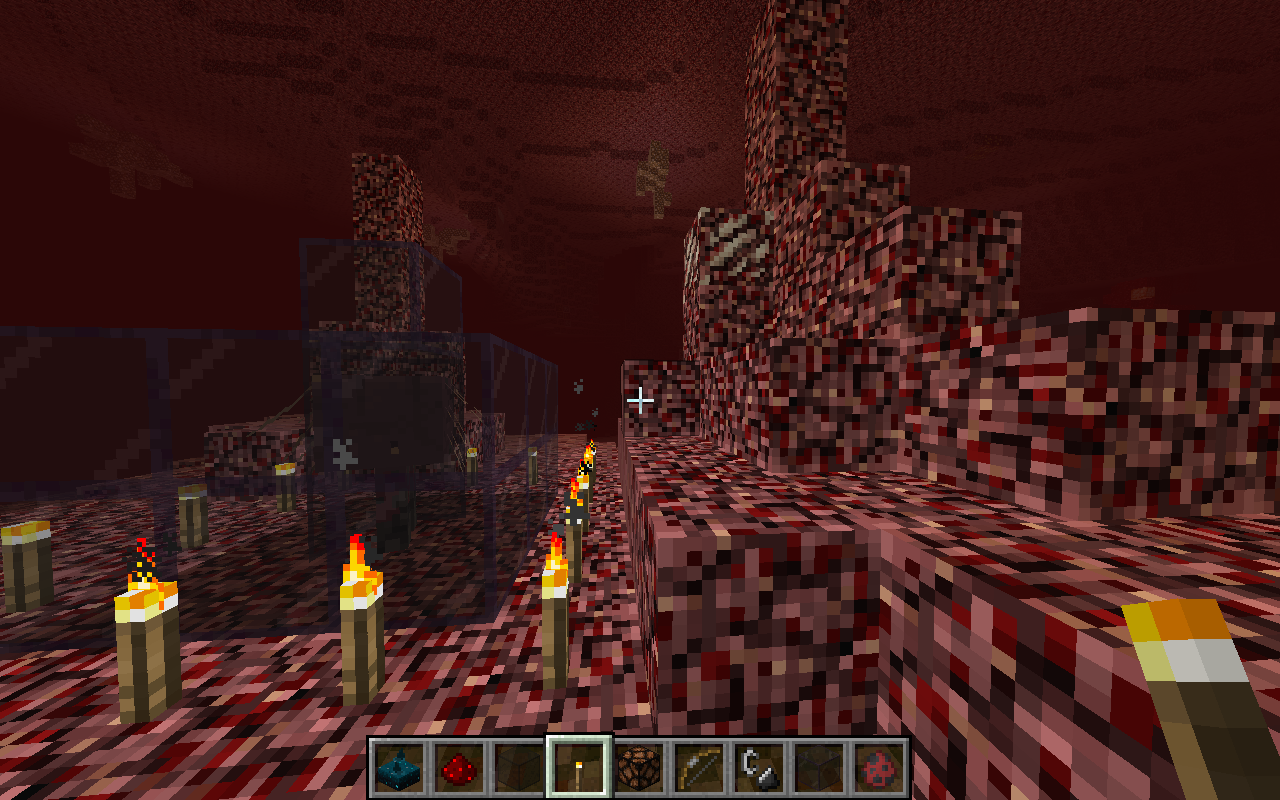The image size is (1280, 800).
Task: Pick the red spawn egg slot
Action: [879, 768]
